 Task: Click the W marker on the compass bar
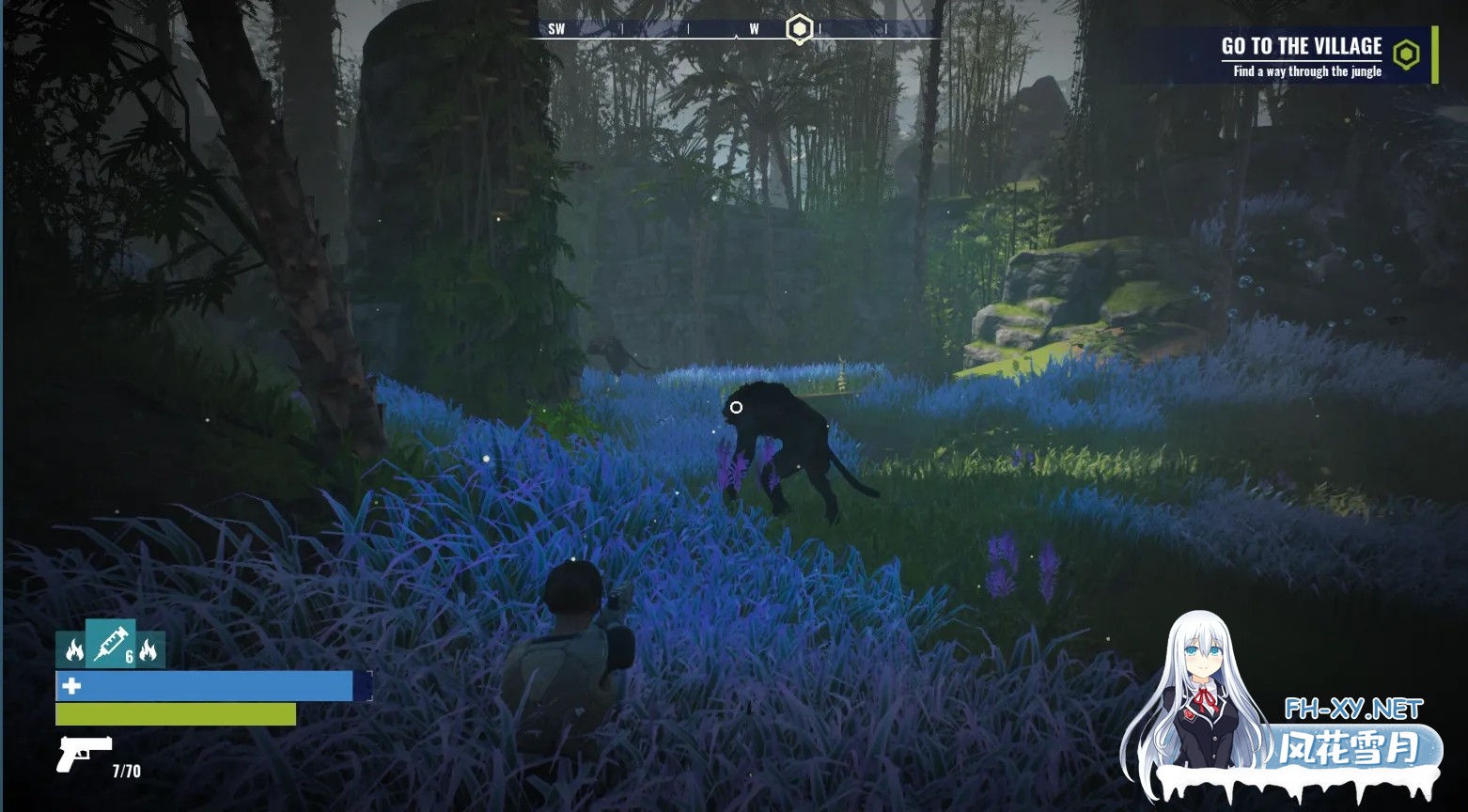pyautogui.click(x=754, y=29)
